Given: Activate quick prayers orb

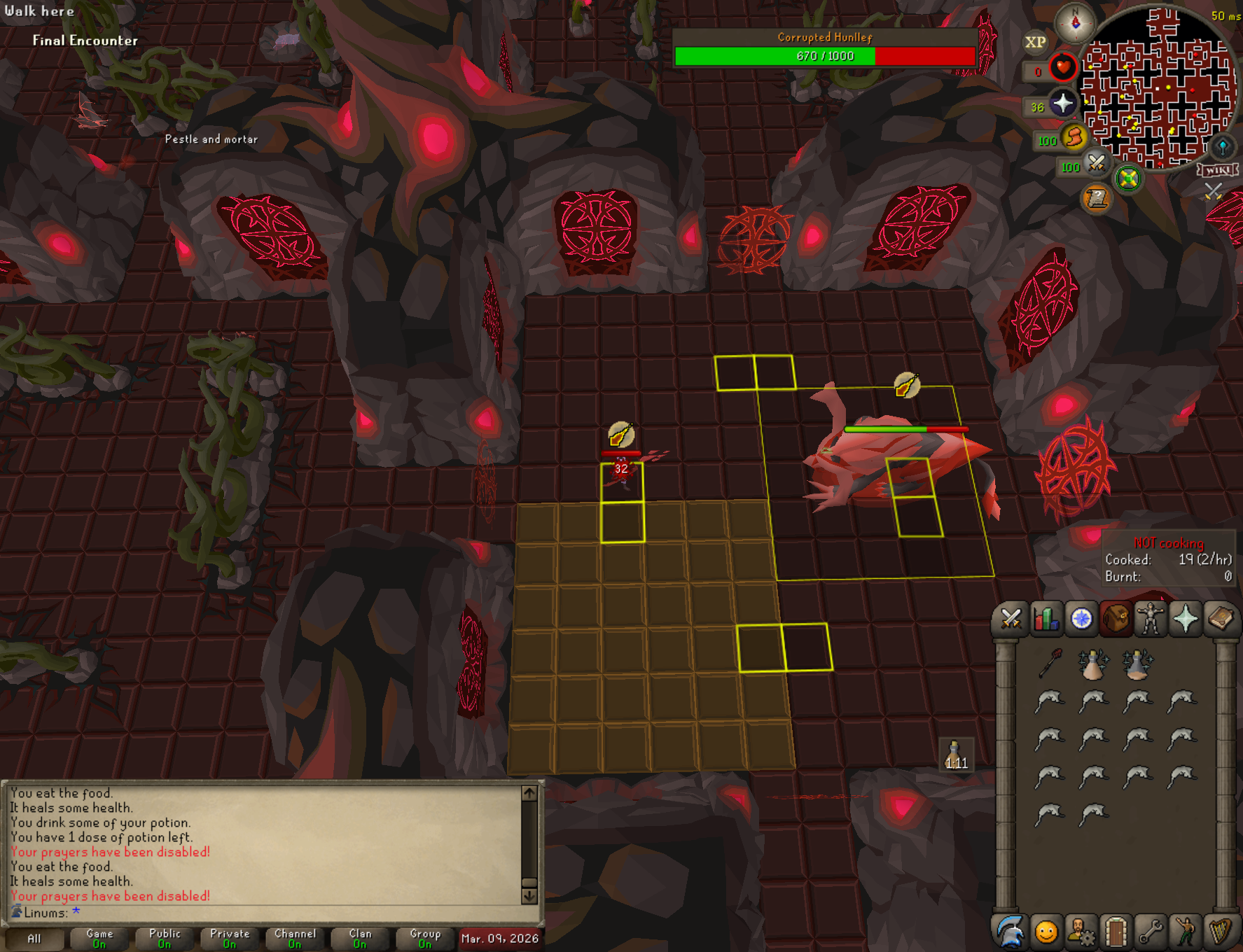Looking at the screenshot, I should [x=1063, y=104].
